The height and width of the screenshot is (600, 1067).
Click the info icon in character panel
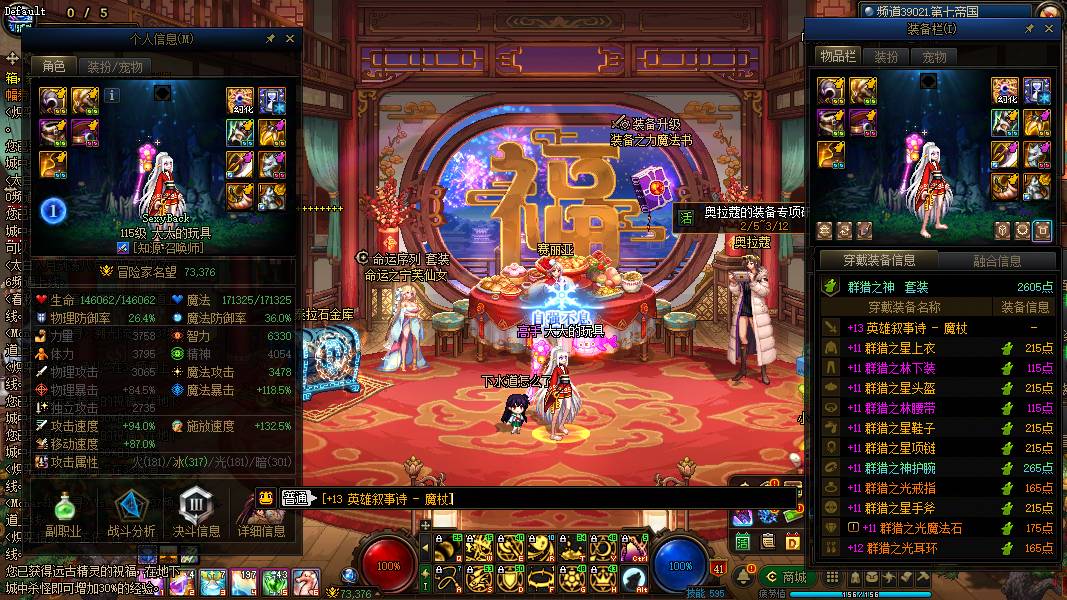[112, 95]
